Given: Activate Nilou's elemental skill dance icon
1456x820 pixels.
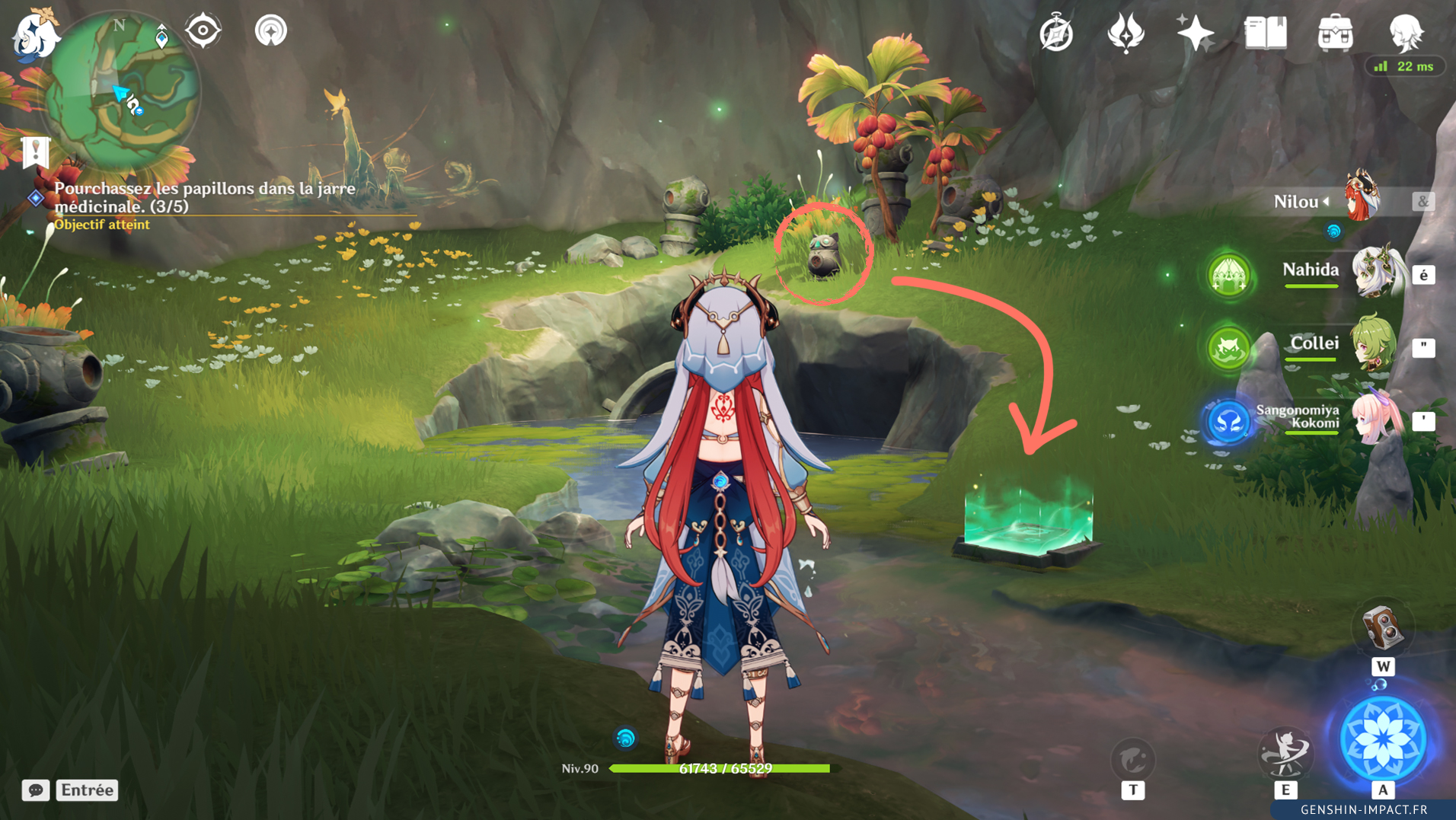Looking at the screenshot, I should coord(1285,754).
